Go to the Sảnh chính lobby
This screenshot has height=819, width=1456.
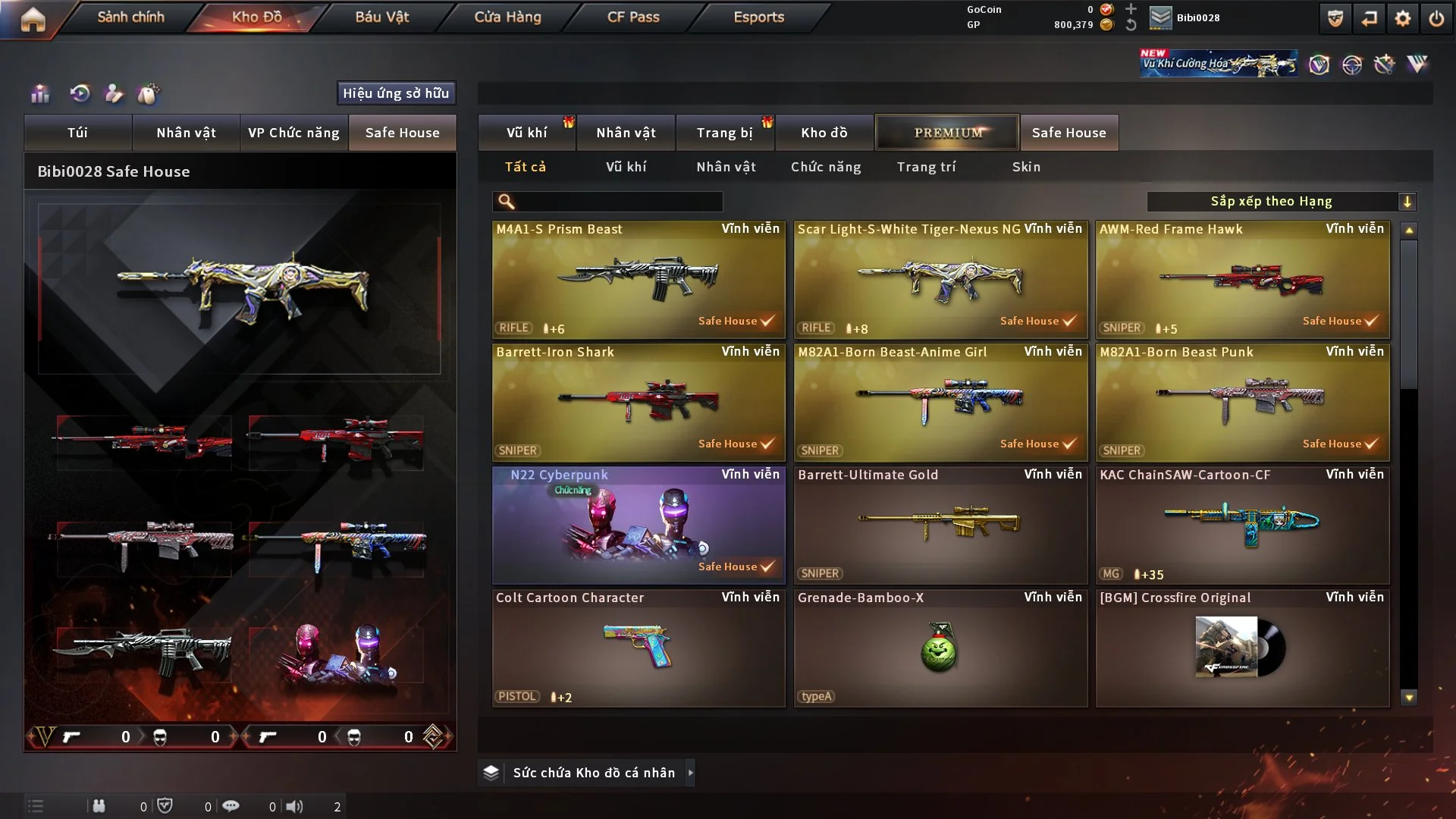pyautogui.click(x=130, y=17)
